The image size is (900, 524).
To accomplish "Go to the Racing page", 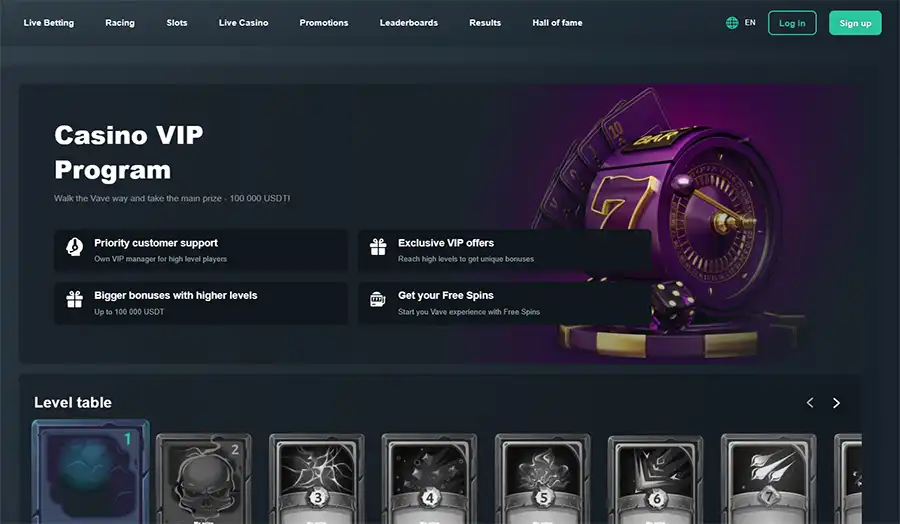I will tap(120, 23).
